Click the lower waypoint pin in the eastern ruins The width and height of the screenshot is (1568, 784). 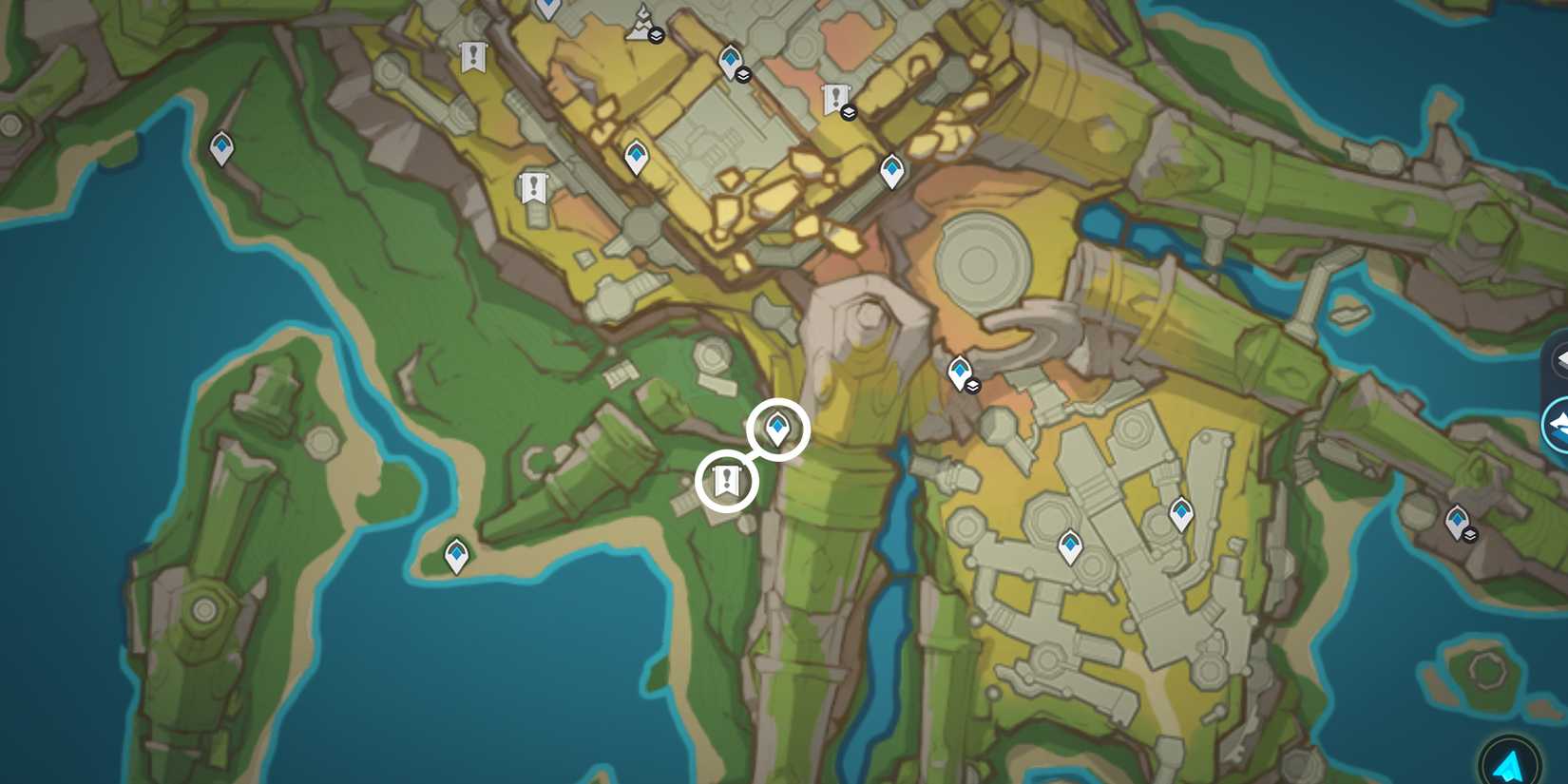(x=1070, y=546)
